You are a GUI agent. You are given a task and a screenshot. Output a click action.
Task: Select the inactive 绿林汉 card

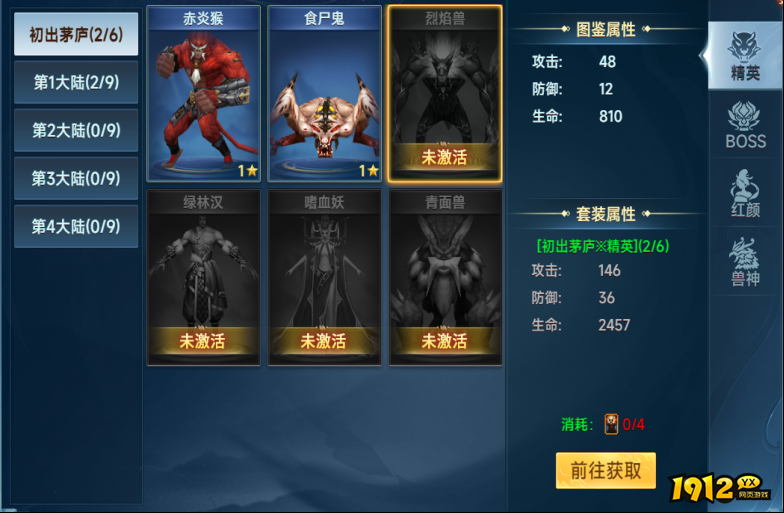tap(204, 277)
